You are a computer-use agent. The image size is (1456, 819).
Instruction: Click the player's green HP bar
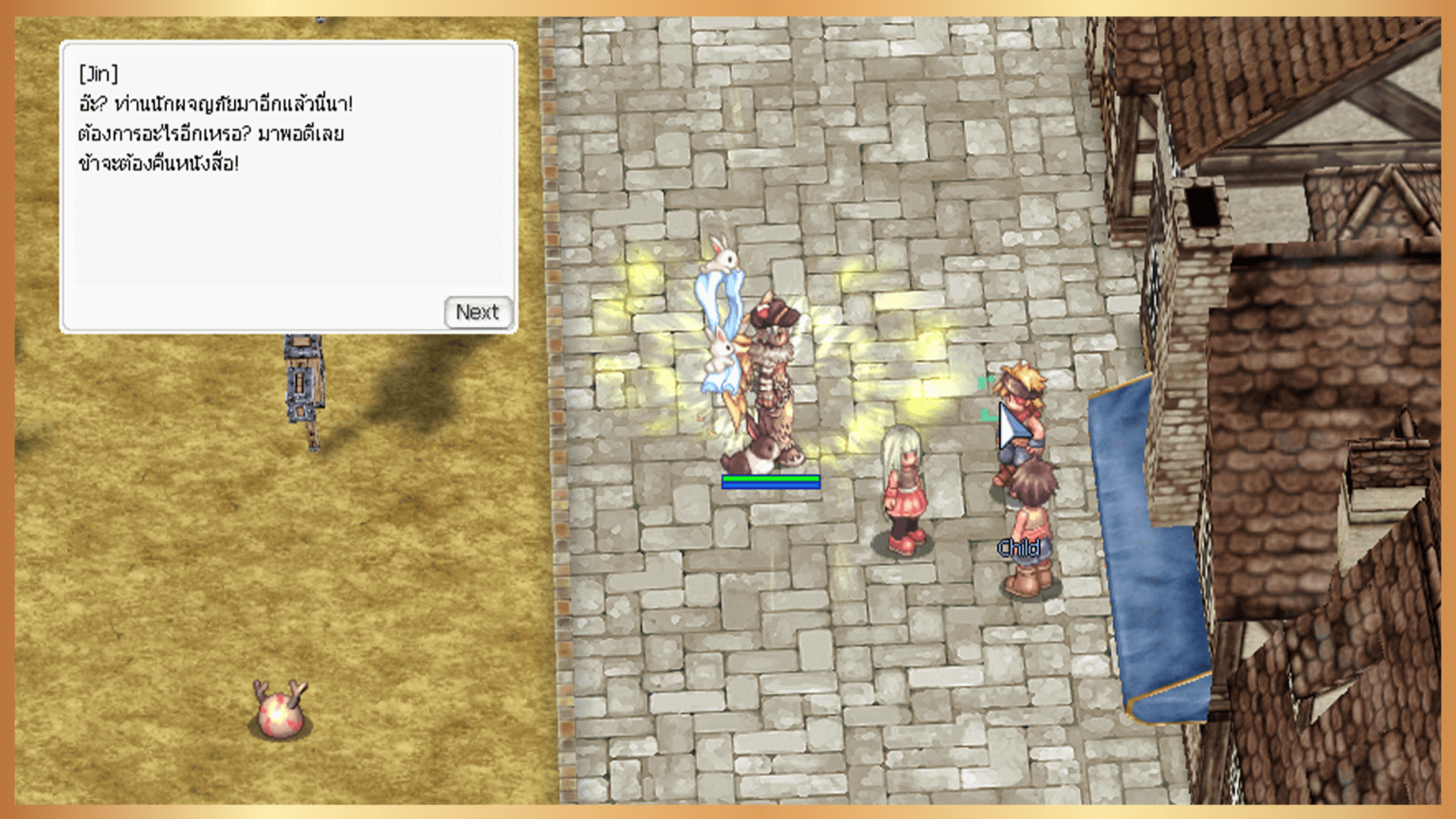(770, 480)
